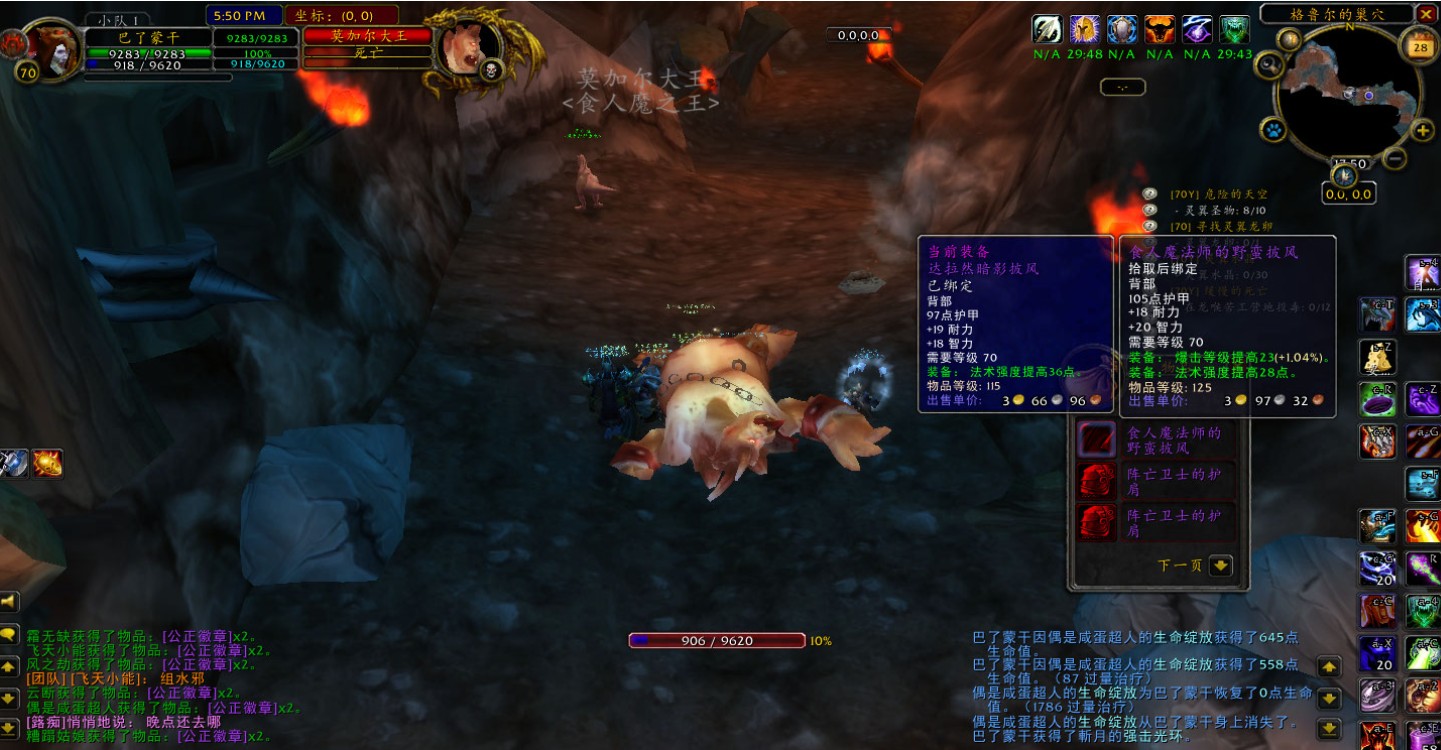Screen dimensions: 1441x750
Task: Click the orange bull head buff icon
Action: tap(1160, 29)
